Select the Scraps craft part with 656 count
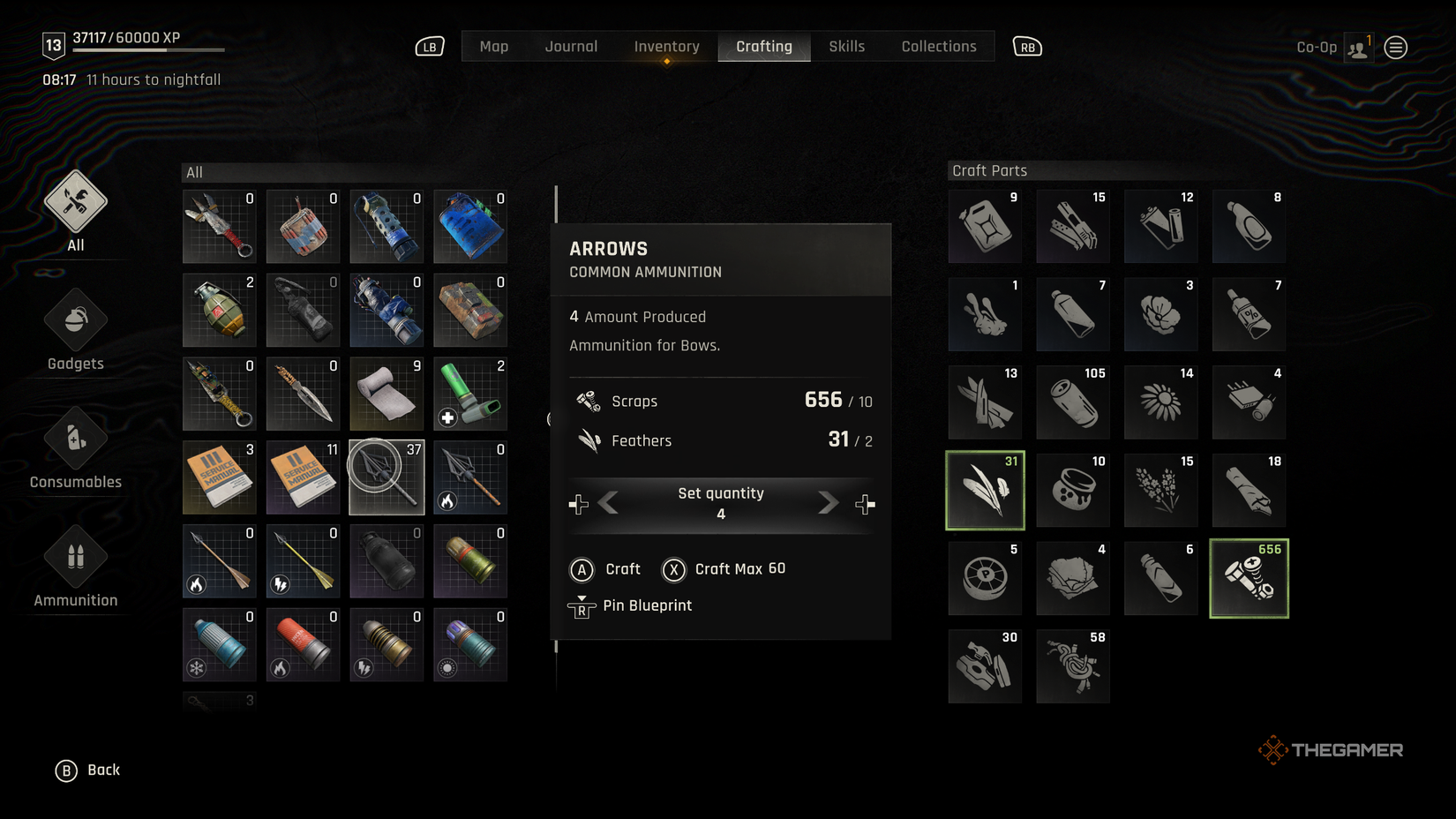Screen dimensions: 1456x819 pos(1249,578)
